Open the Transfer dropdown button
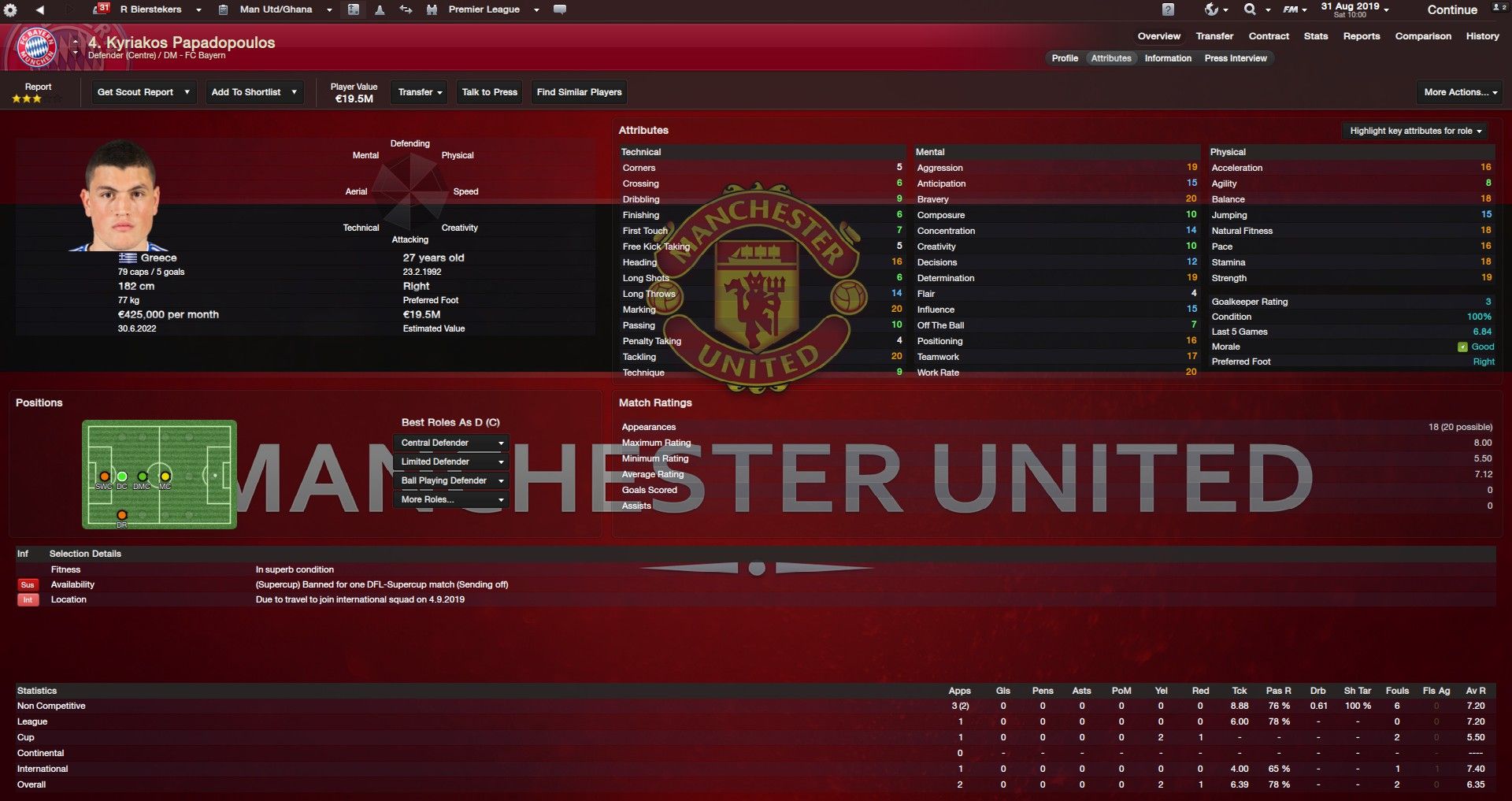This screenshot has height=801, width=1512. (x=420, y=92)
